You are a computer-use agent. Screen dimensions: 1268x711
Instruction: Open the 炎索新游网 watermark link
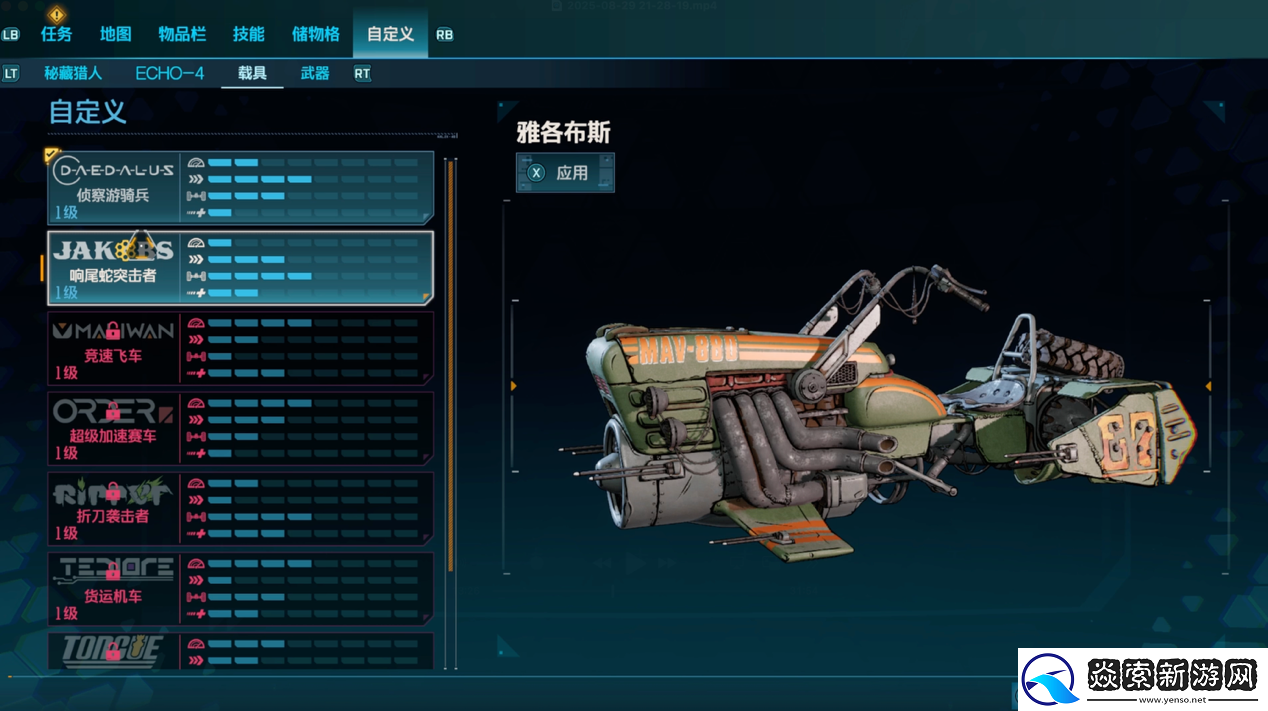click(x=1142, y=679)
